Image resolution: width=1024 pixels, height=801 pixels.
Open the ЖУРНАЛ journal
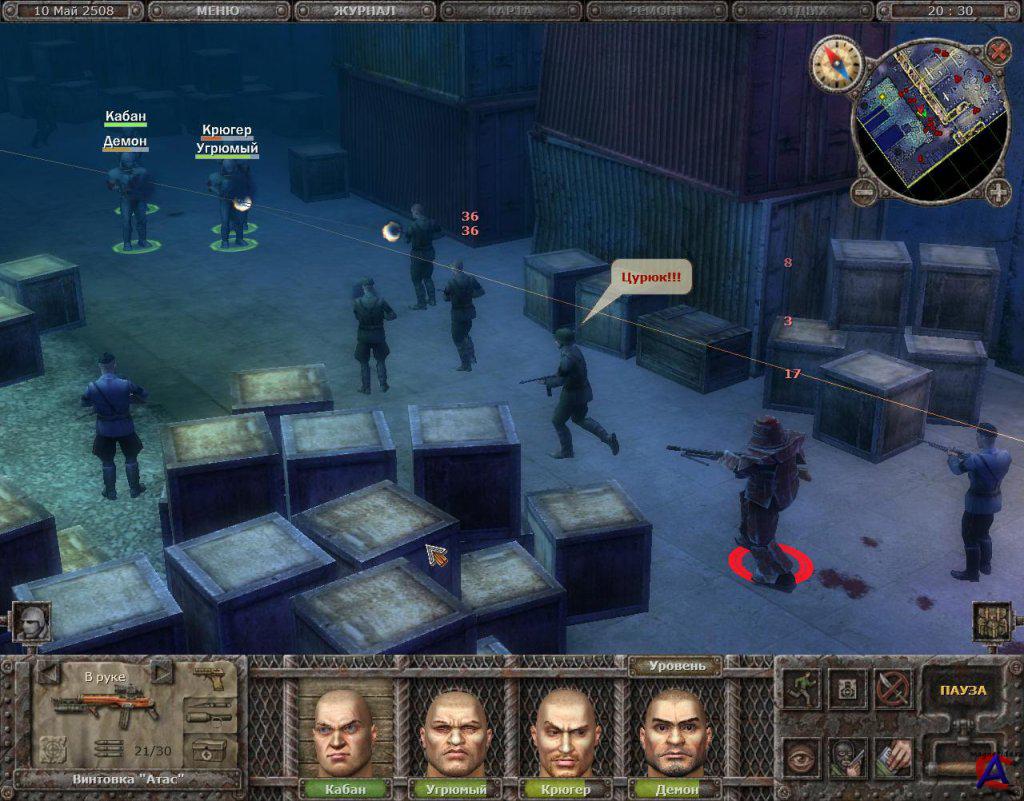point(364,11)
